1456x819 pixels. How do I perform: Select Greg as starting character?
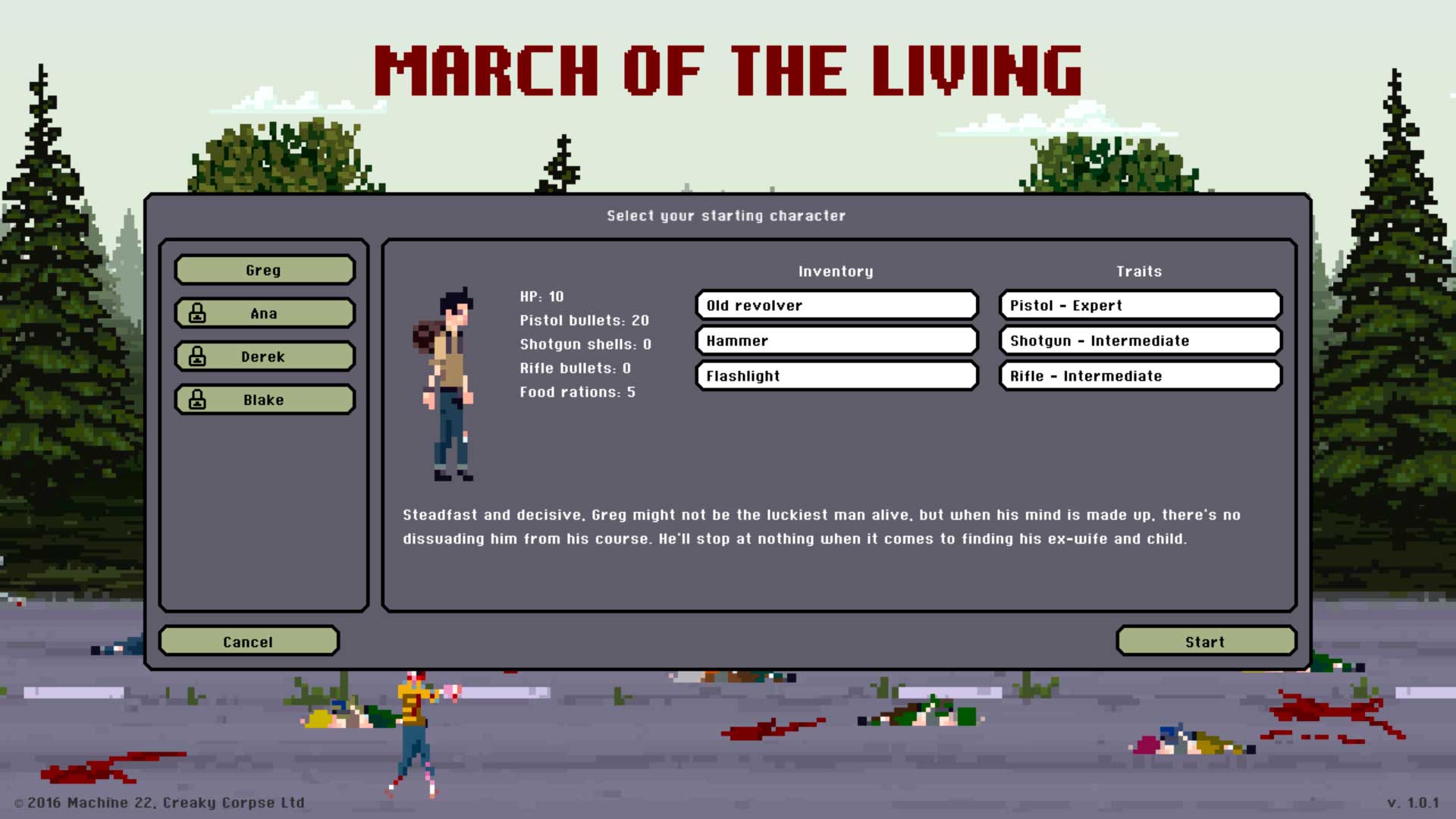pyautogui.click(x=264, y=270)
